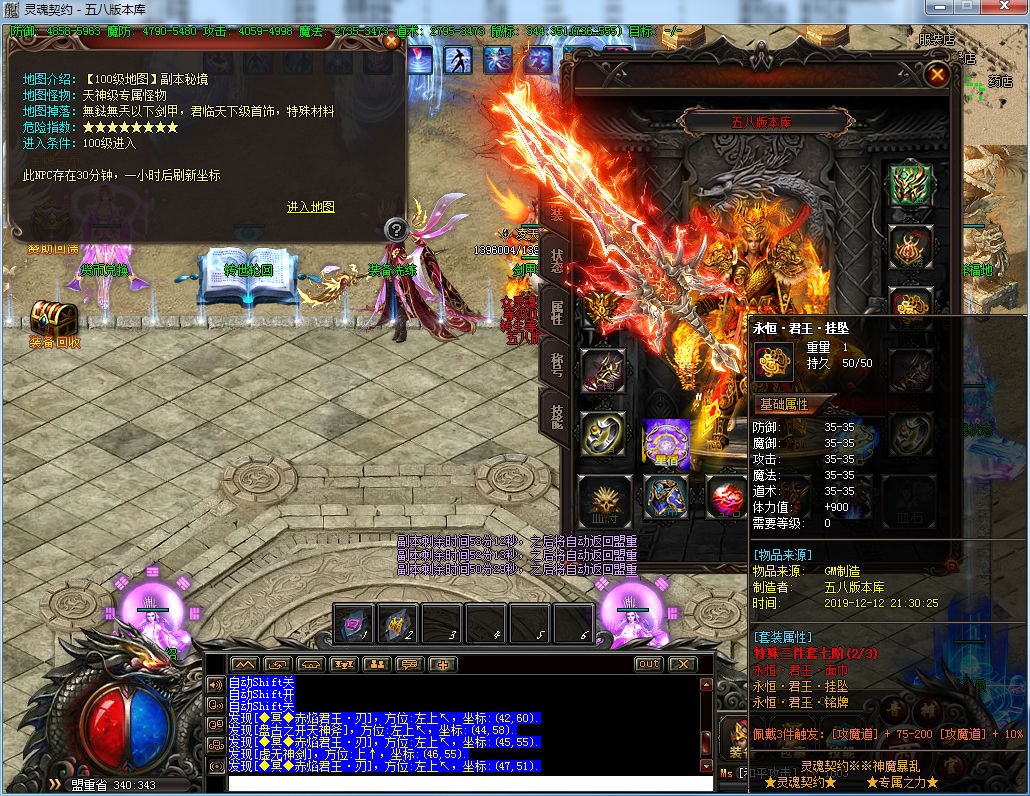Select the 称号 title tab
This screenshot has width=1030, height=796.
(x=557, y=362)
